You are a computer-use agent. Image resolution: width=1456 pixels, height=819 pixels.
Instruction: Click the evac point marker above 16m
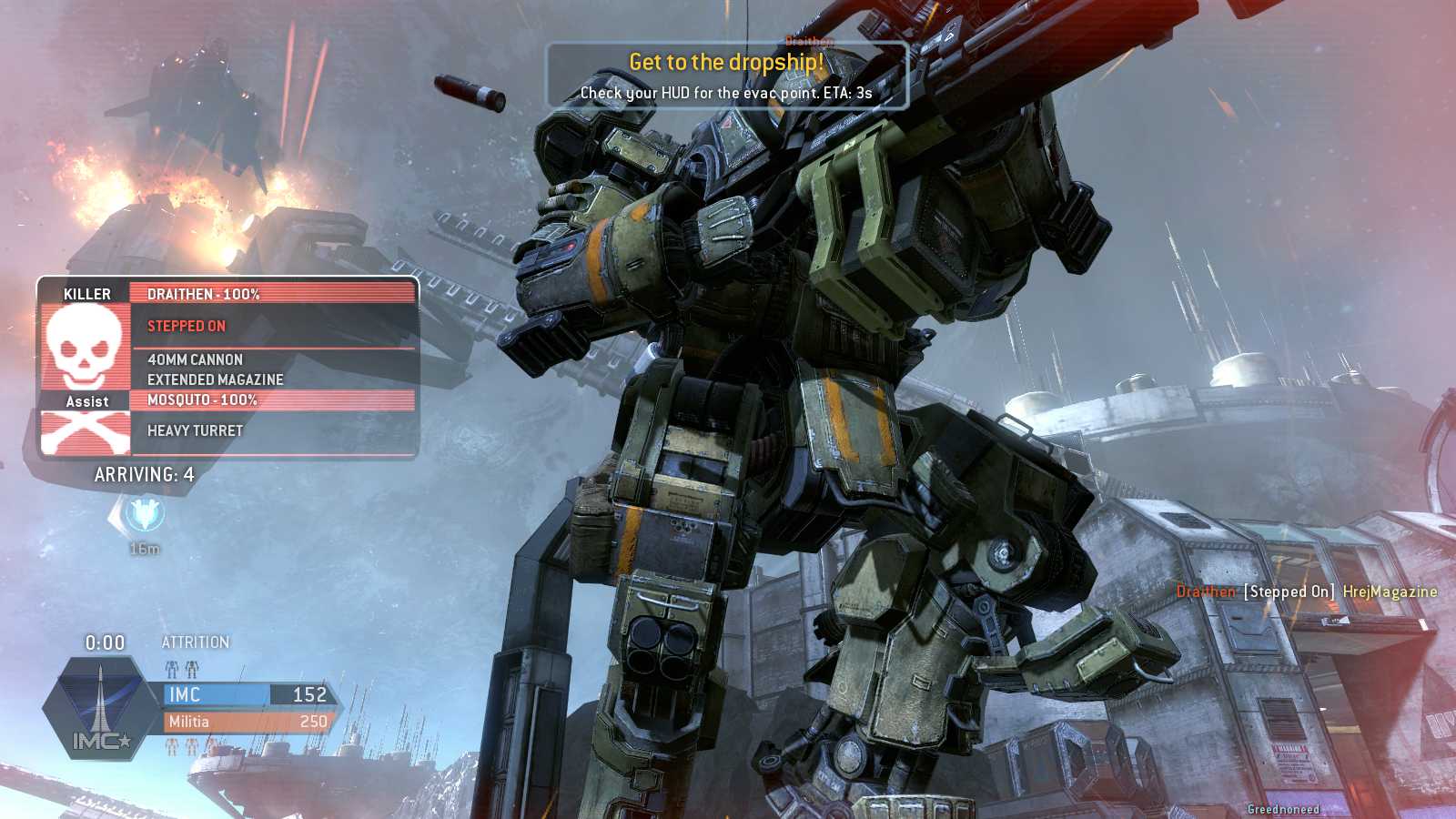coord(143,512)
